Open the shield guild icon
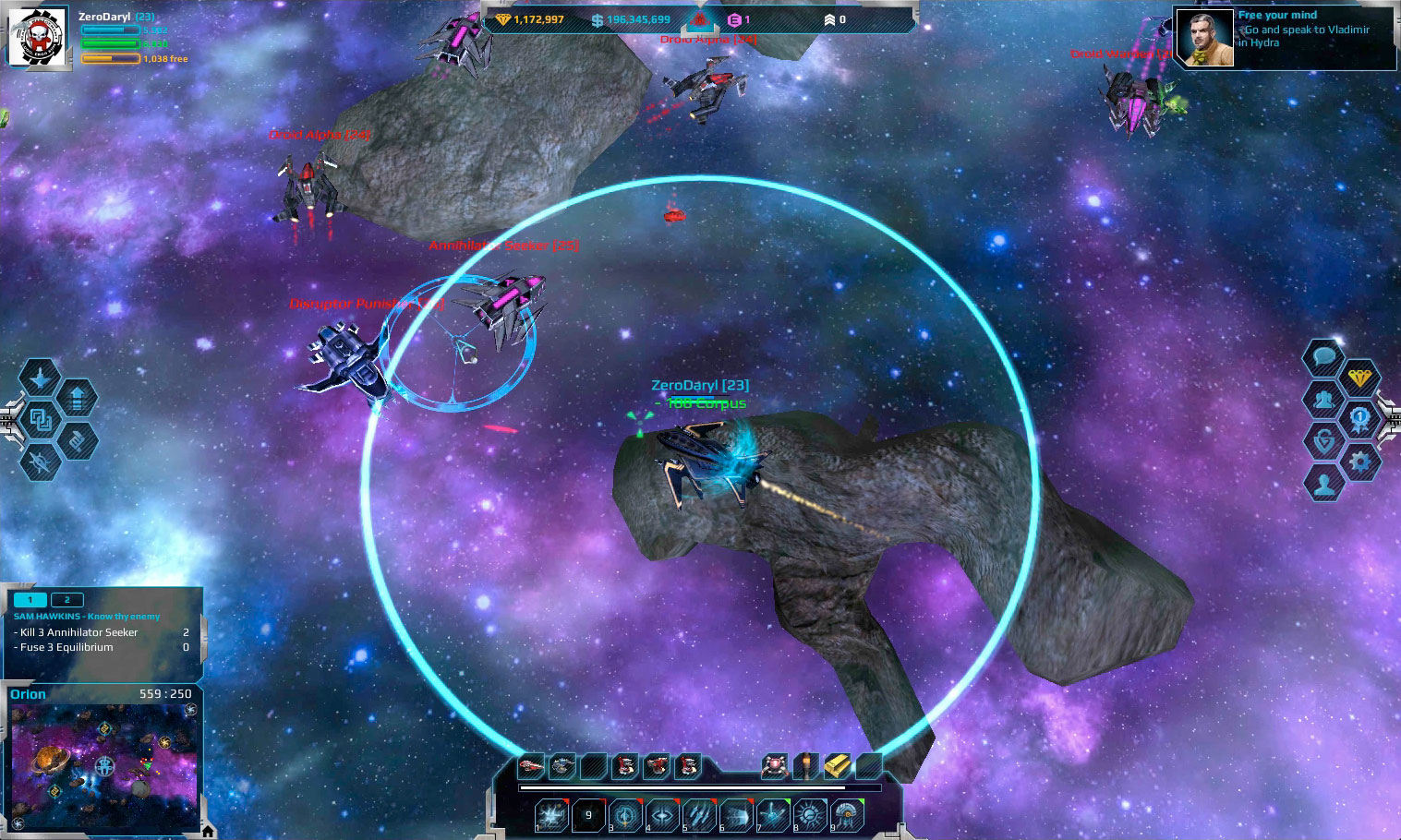The height and width of the screenshot is (840, 1401). click(x=1323, y=440)
